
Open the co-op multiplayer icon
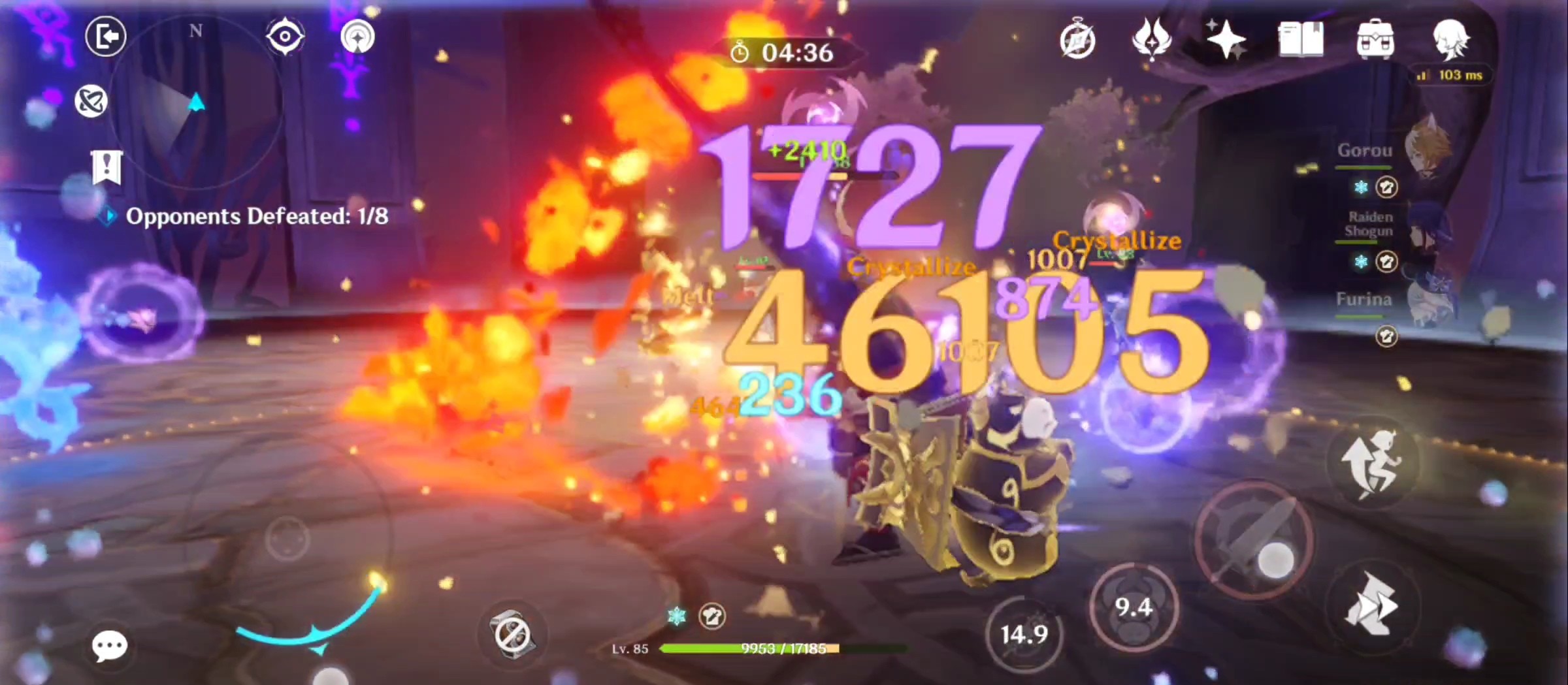point(1078,39)
